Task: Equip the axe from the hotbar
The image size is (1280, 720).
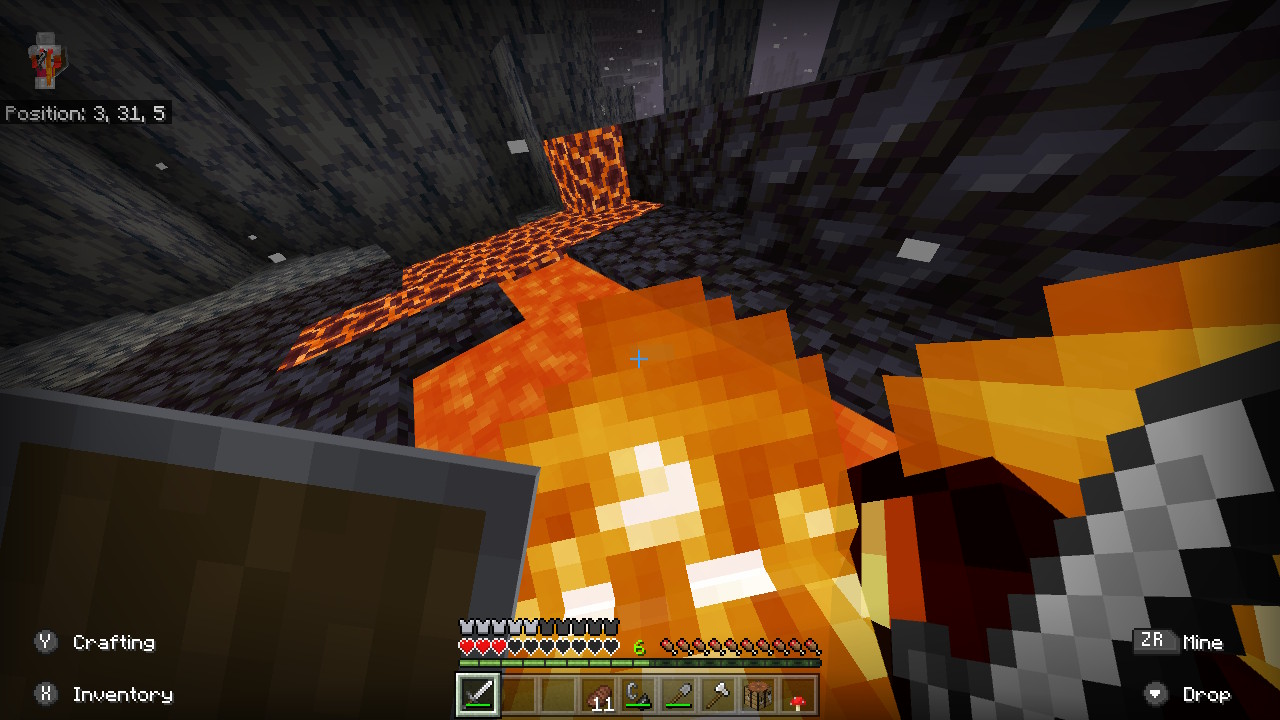Action: click(x=718, y=694)
